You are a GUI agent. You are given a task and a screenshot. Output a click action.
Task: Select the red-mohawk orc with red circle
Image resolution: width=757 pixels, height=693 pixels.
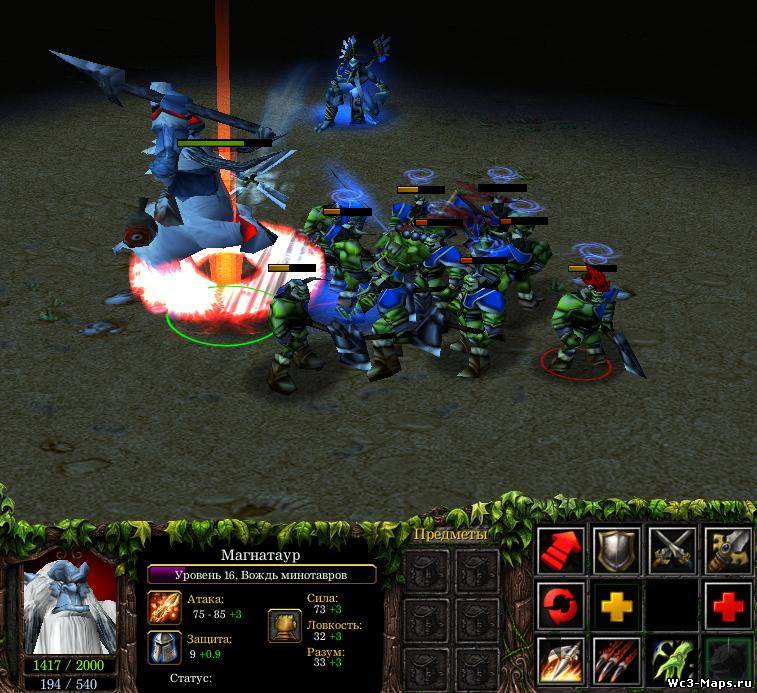click(580, 318)
